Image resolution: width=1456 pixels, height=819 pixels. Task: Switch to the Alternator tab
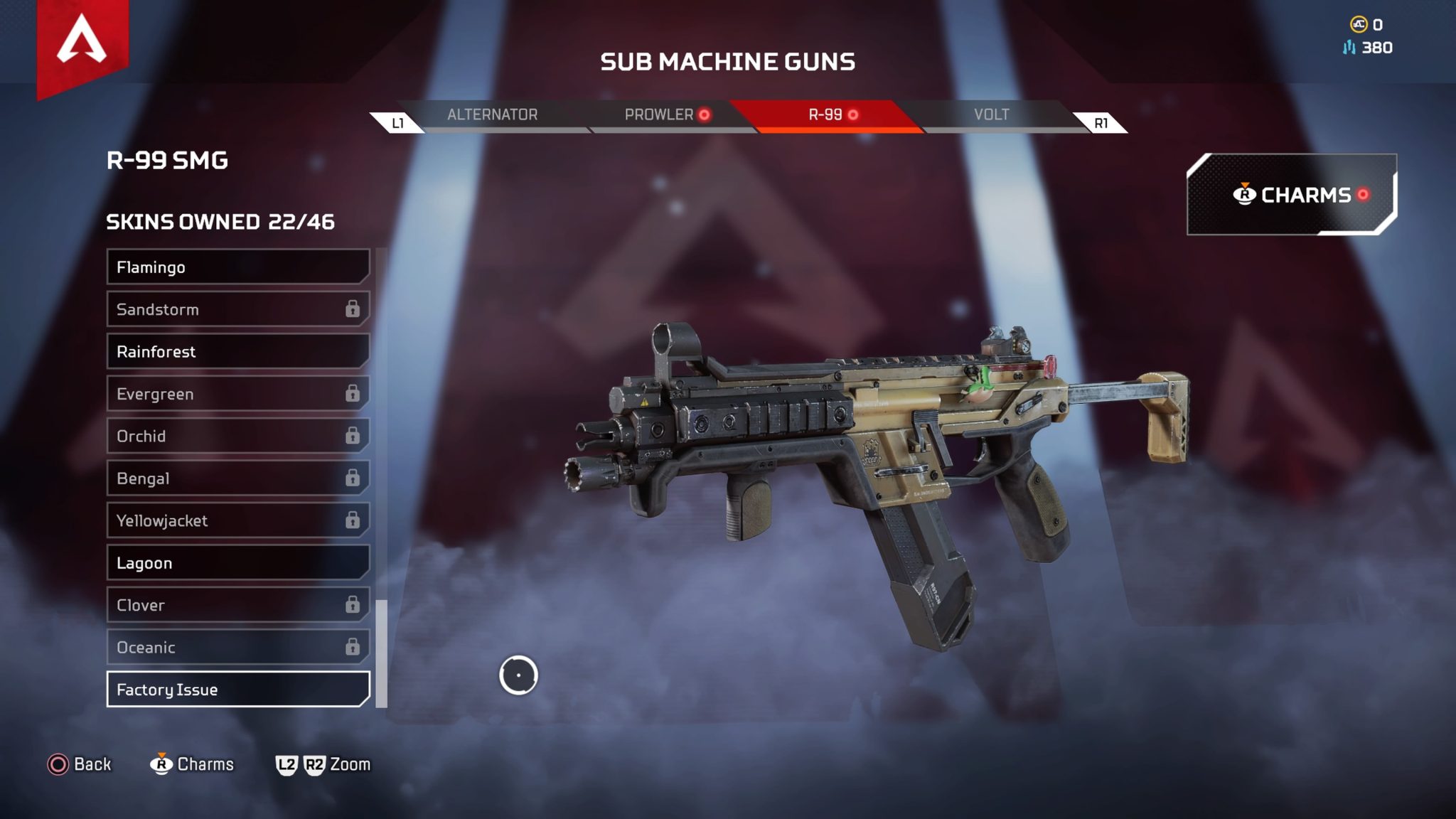492,114
